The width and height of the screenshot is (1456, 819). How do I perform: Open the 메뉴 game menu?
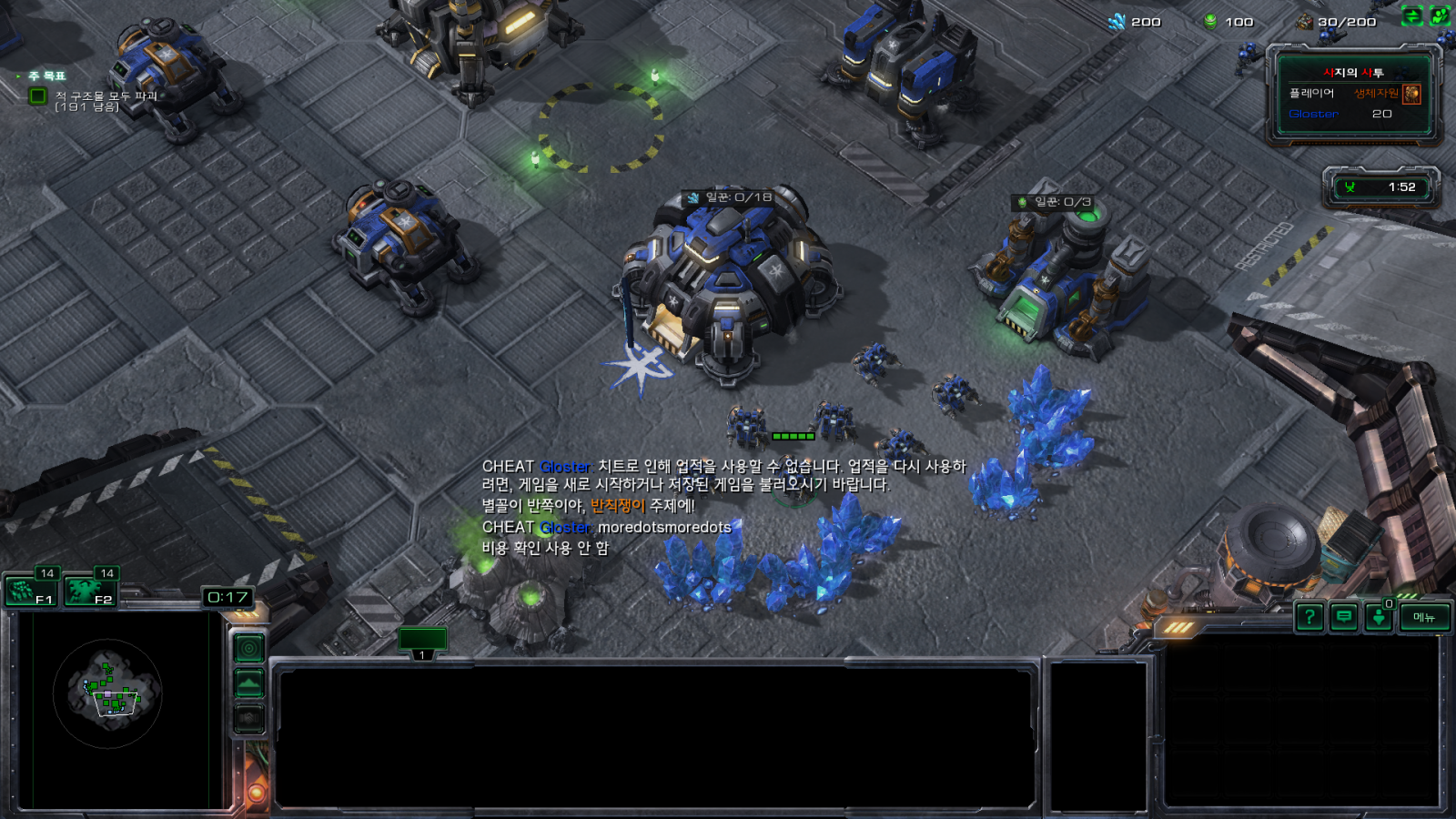(x=1424, y=618)
